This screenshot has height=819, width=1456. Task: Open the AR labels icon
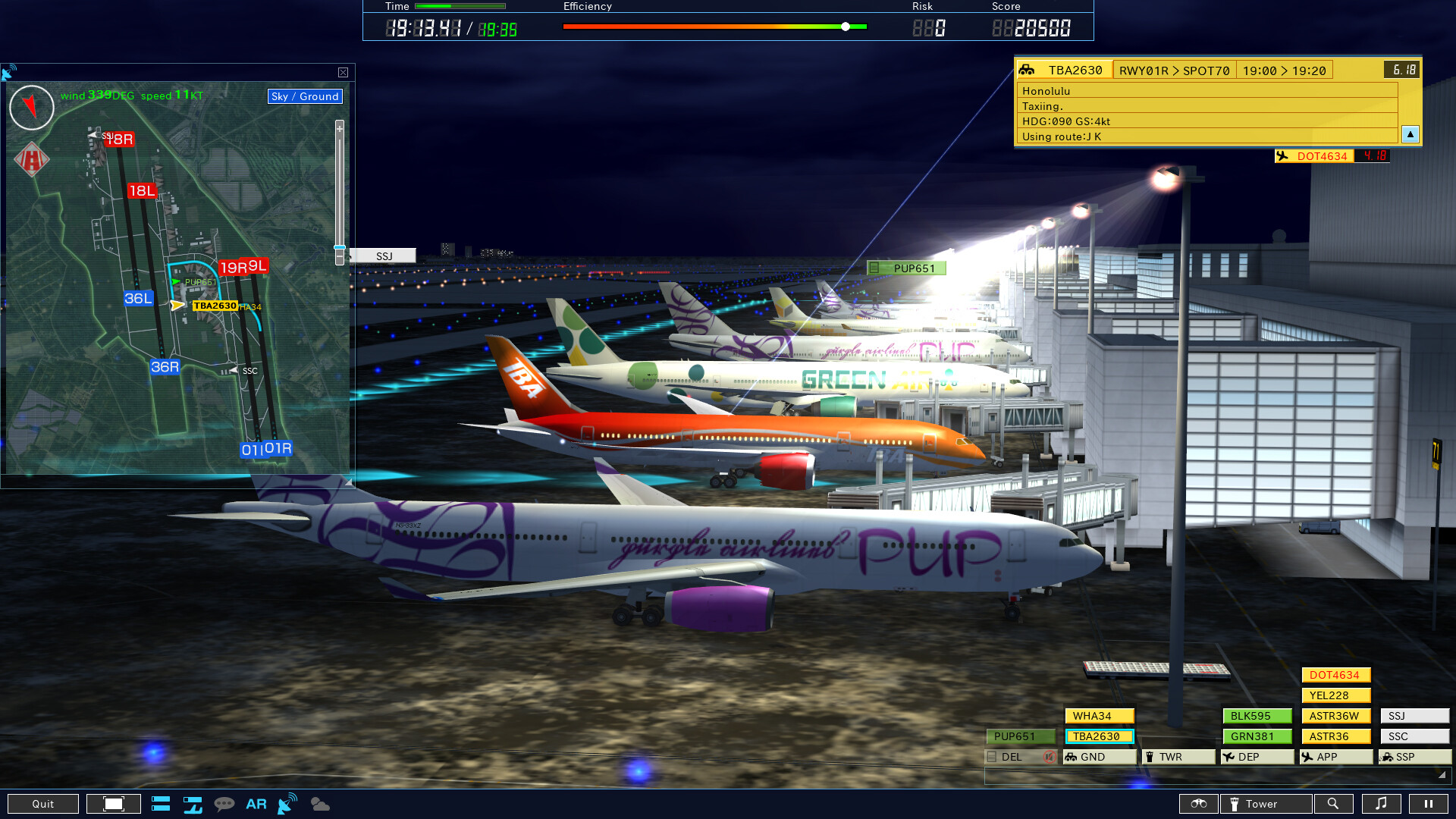(x=256, y=804)
